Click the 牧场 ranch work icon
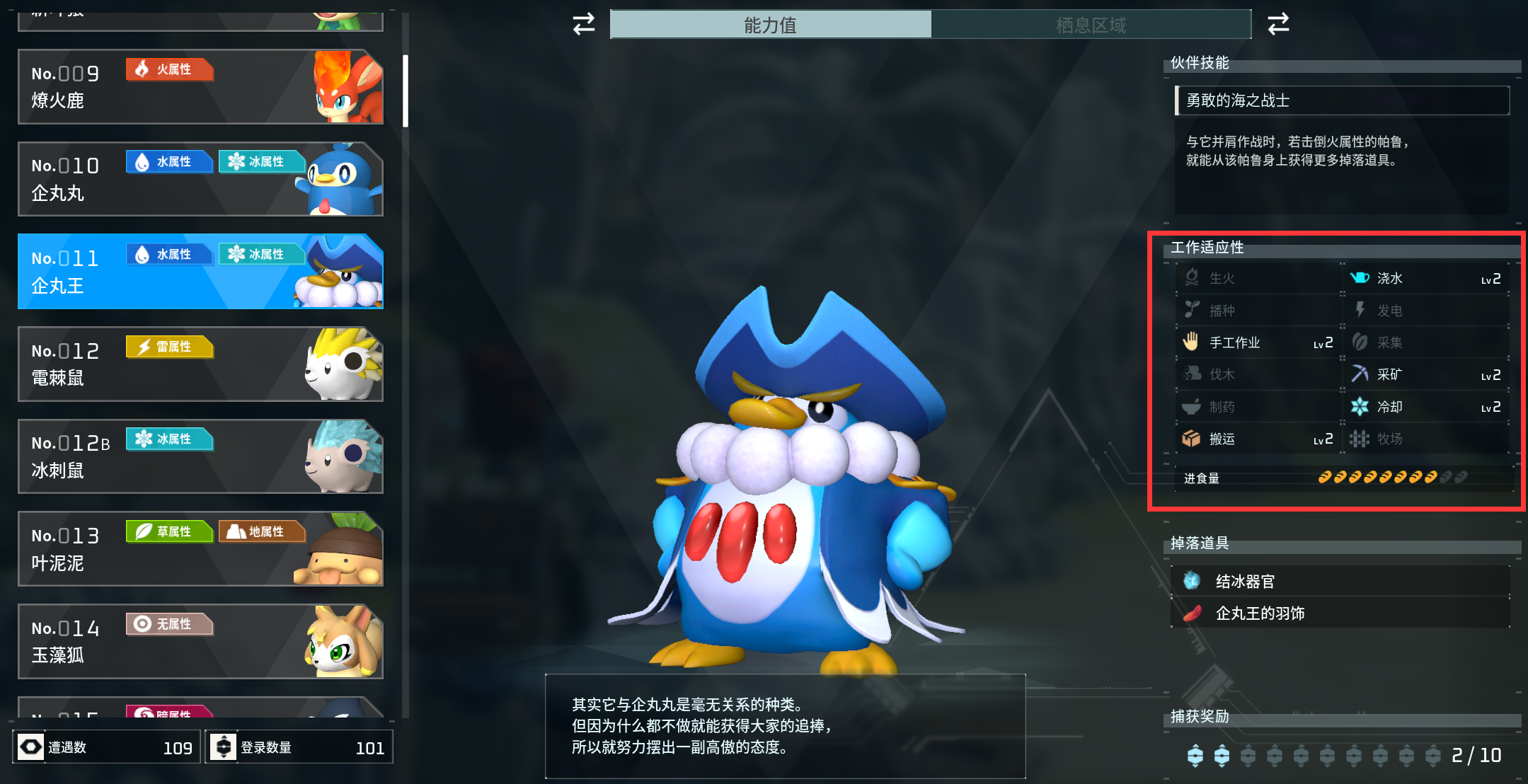This screenshot has height=784, width=1528. tap(1360, 439)
